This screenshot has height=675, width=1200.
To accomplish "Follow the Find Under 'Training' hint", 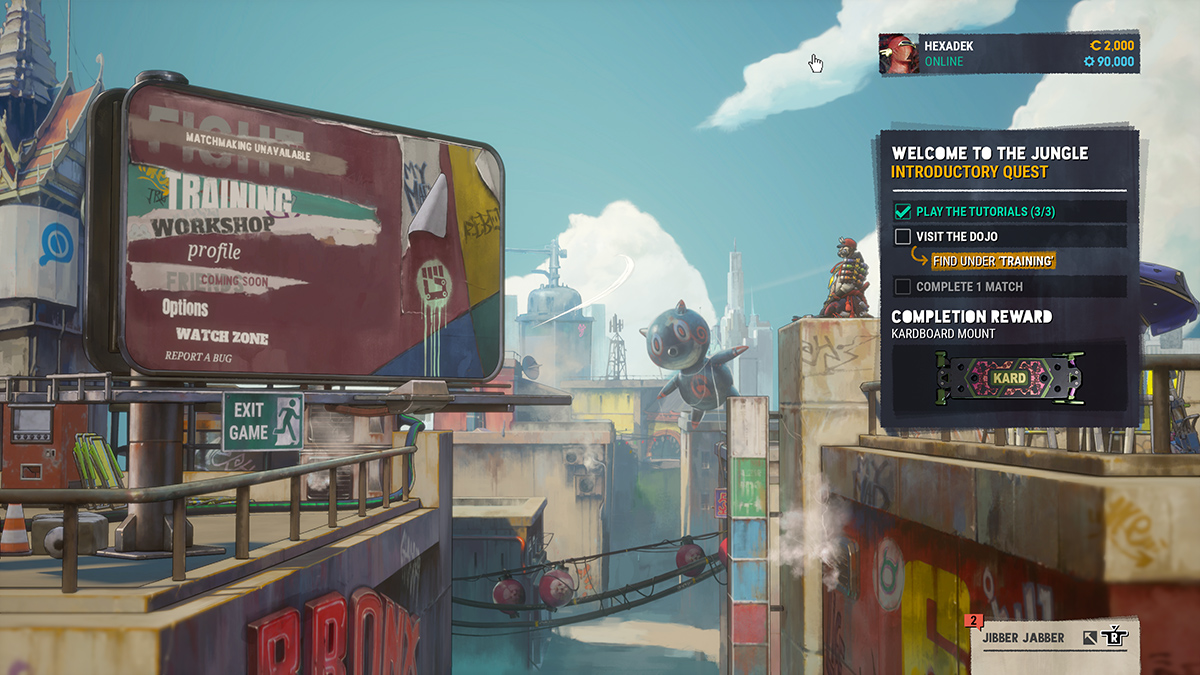I will coord(993,261).
